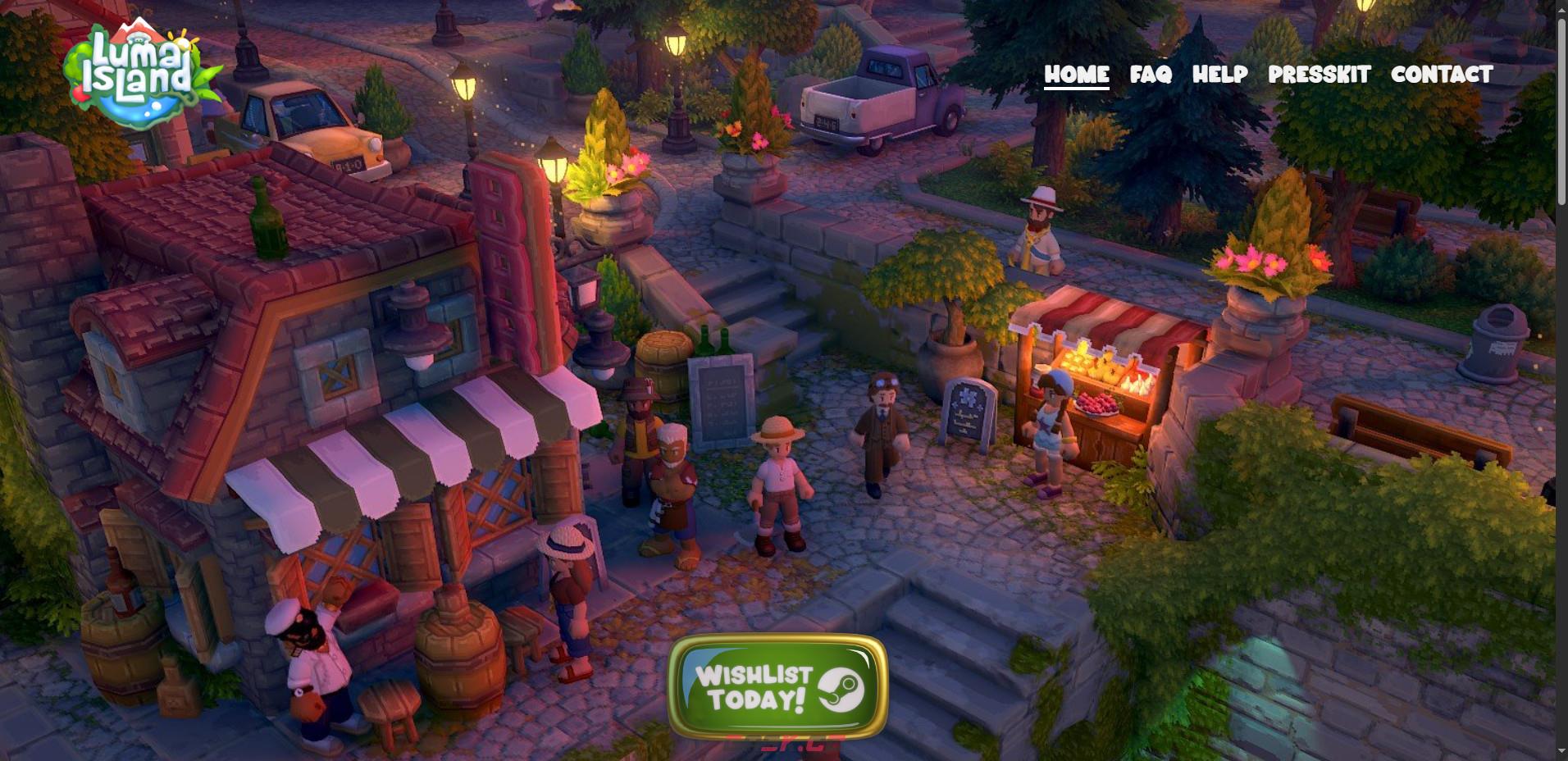
Task: Open the FAQ page
Action: (x=1151, y=75)
